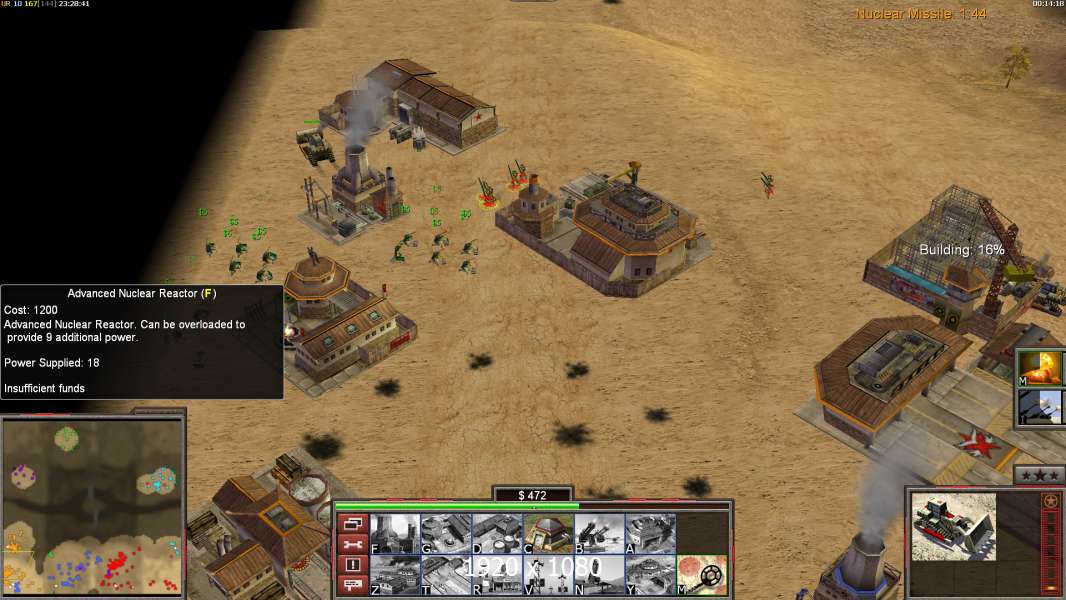Pick the build icon with hotkey T
This screenshot has width=1066, height=600.
point(446,575)
